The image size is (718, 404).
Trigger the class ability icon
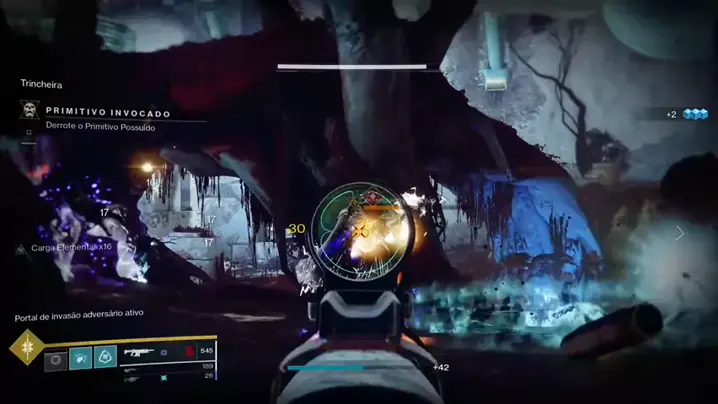[105, 357]
